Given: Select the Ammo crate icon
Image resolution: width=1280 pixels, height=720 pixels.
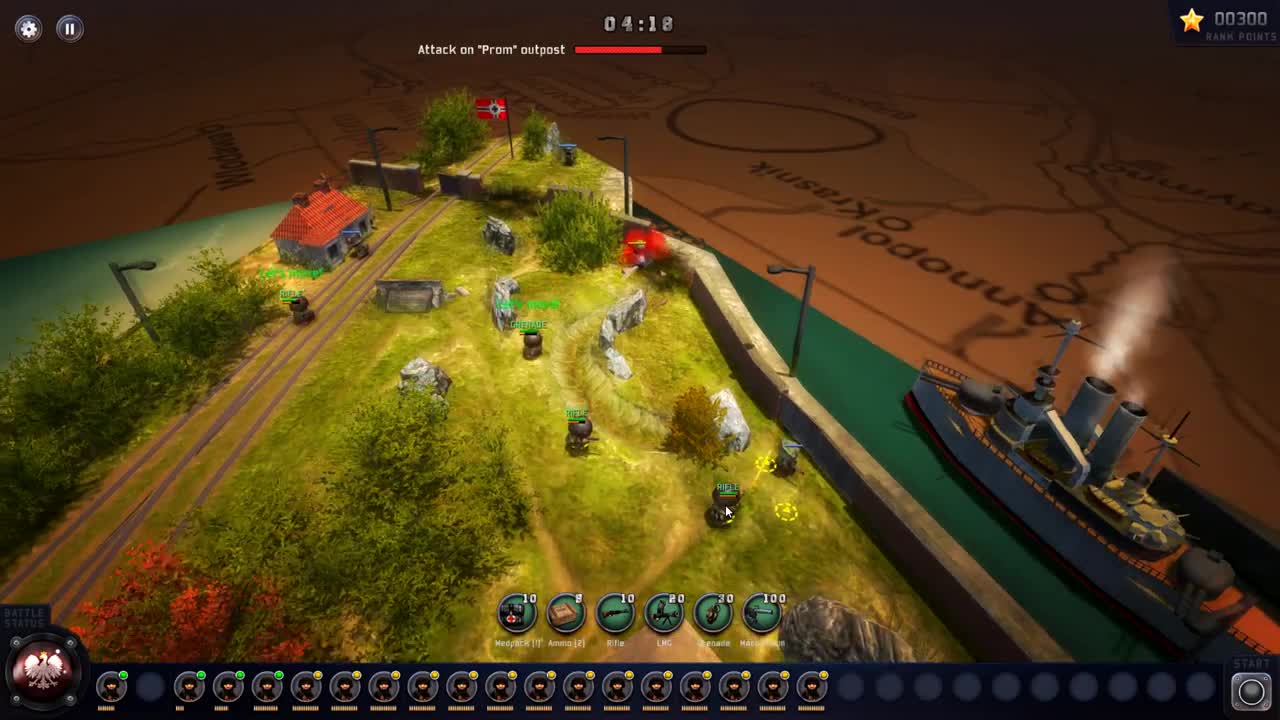Looking at the screenshot, I should pyautogui.click(x=564, y=614).
